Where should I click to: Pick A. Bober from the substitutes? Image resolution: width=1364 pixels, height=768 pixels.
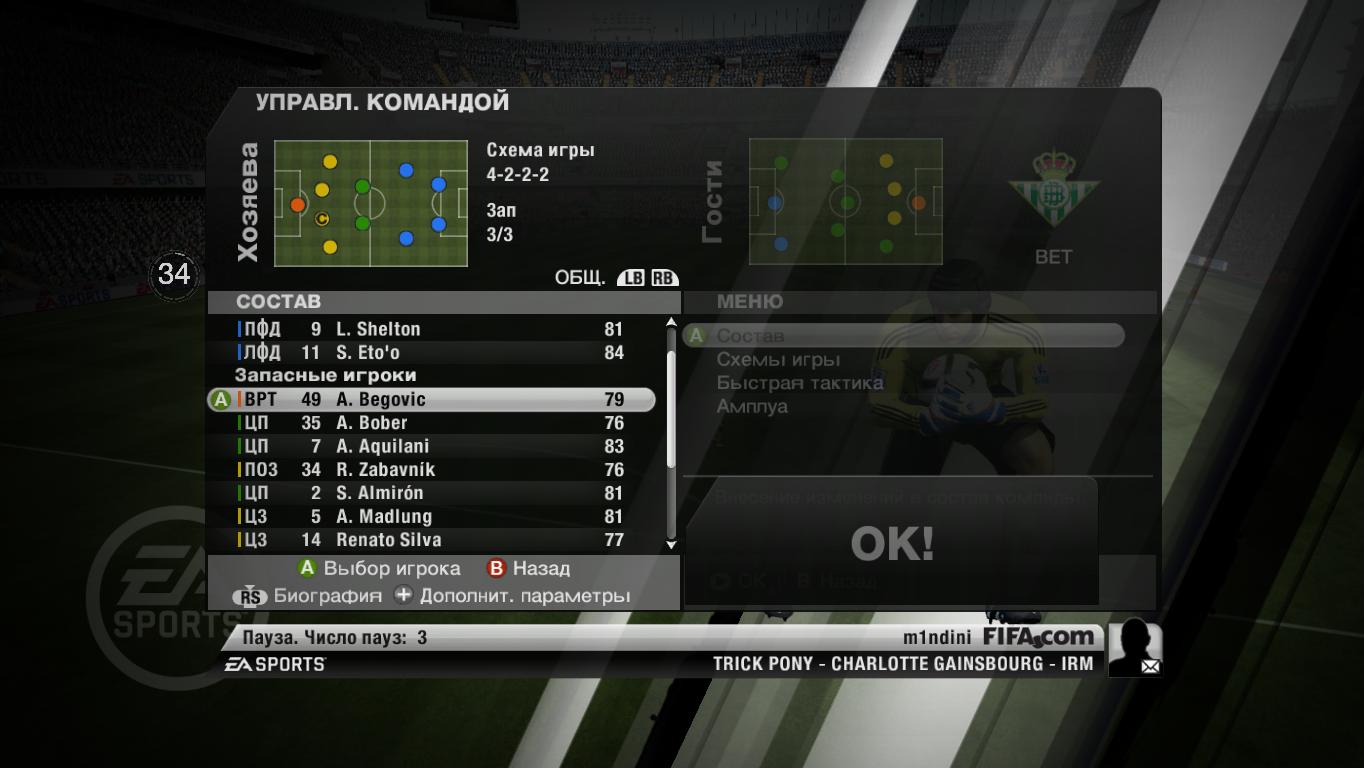click(x=430, y=423)
